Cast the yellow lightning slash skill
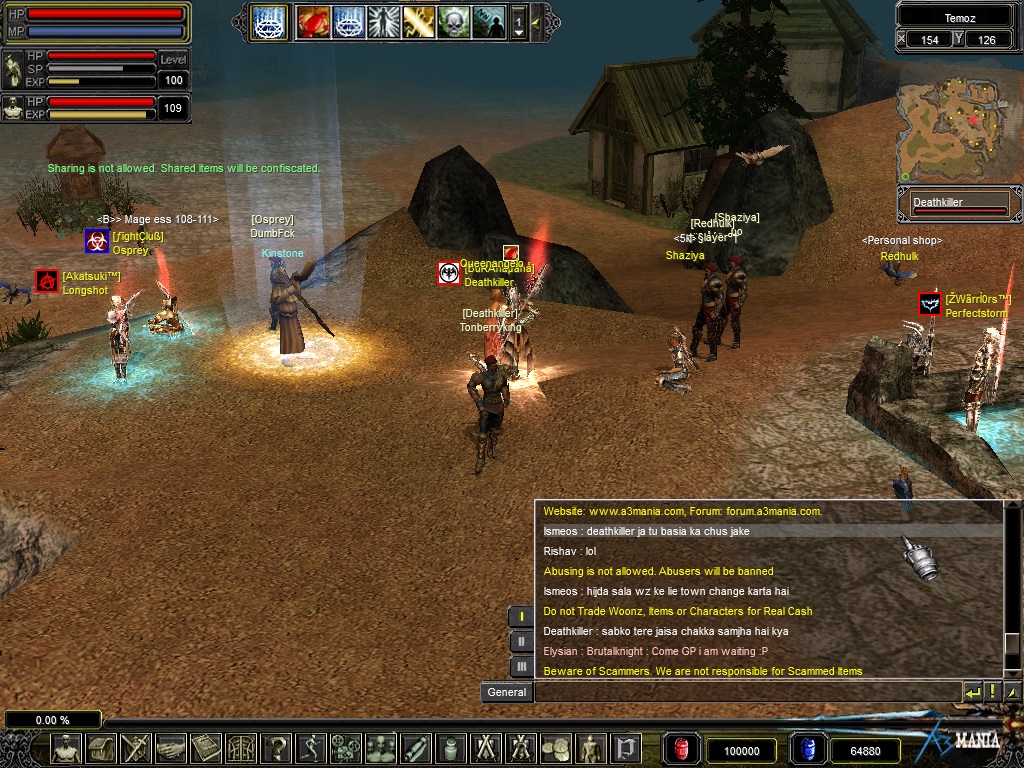1024x768 pixels. point(419,21)
